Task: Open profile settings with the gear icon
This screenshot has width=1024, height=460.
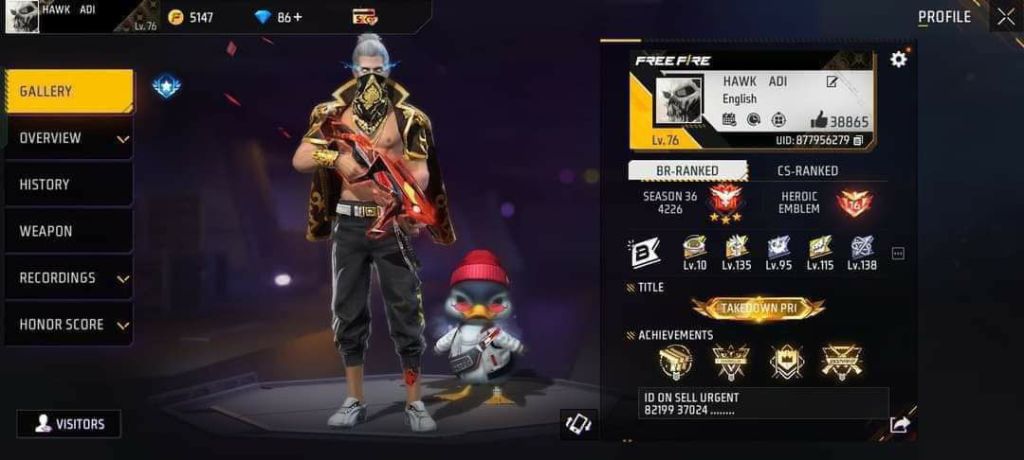Action: [898, 59]
